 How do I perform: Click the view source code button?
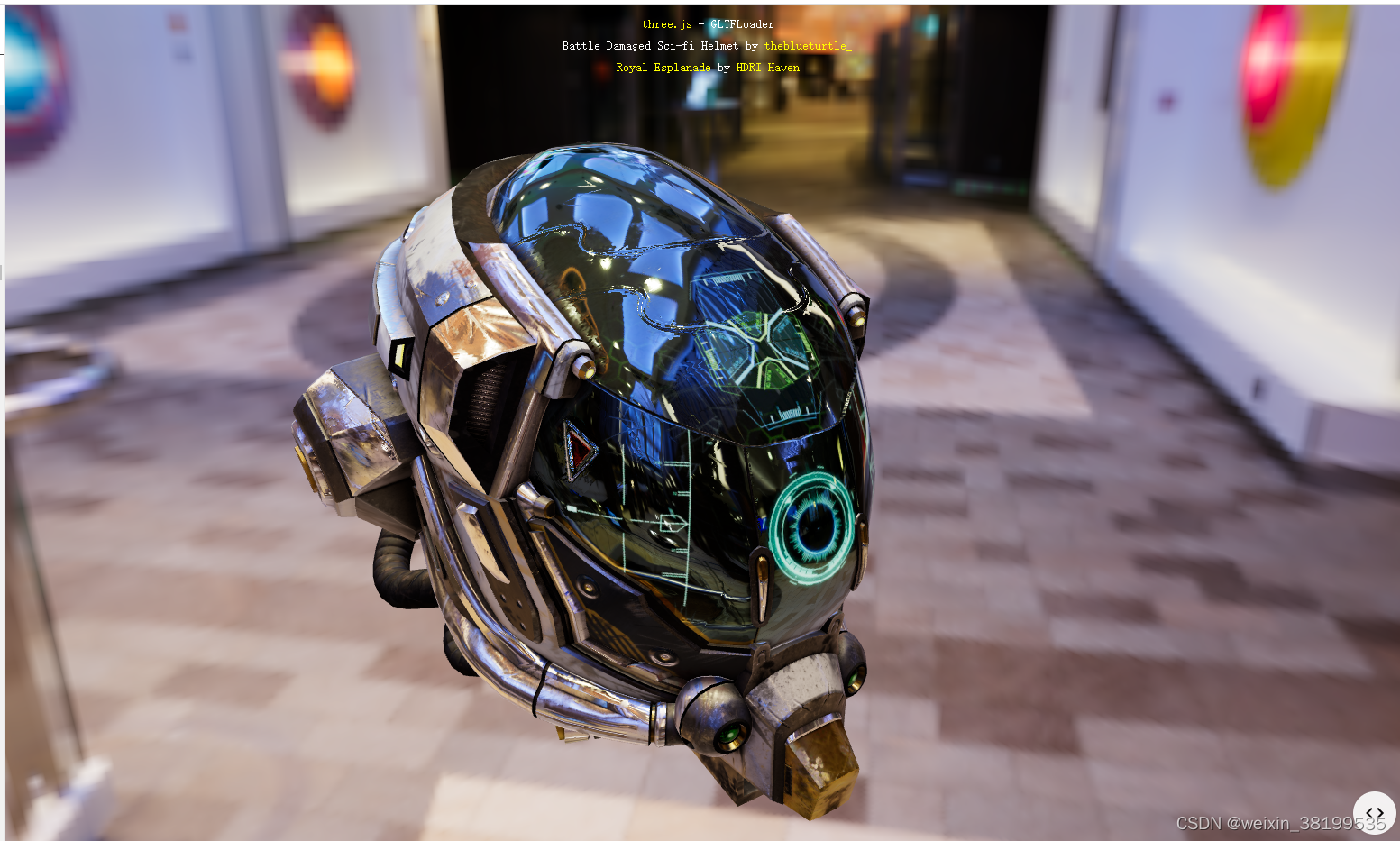[x=1374, y=812]
